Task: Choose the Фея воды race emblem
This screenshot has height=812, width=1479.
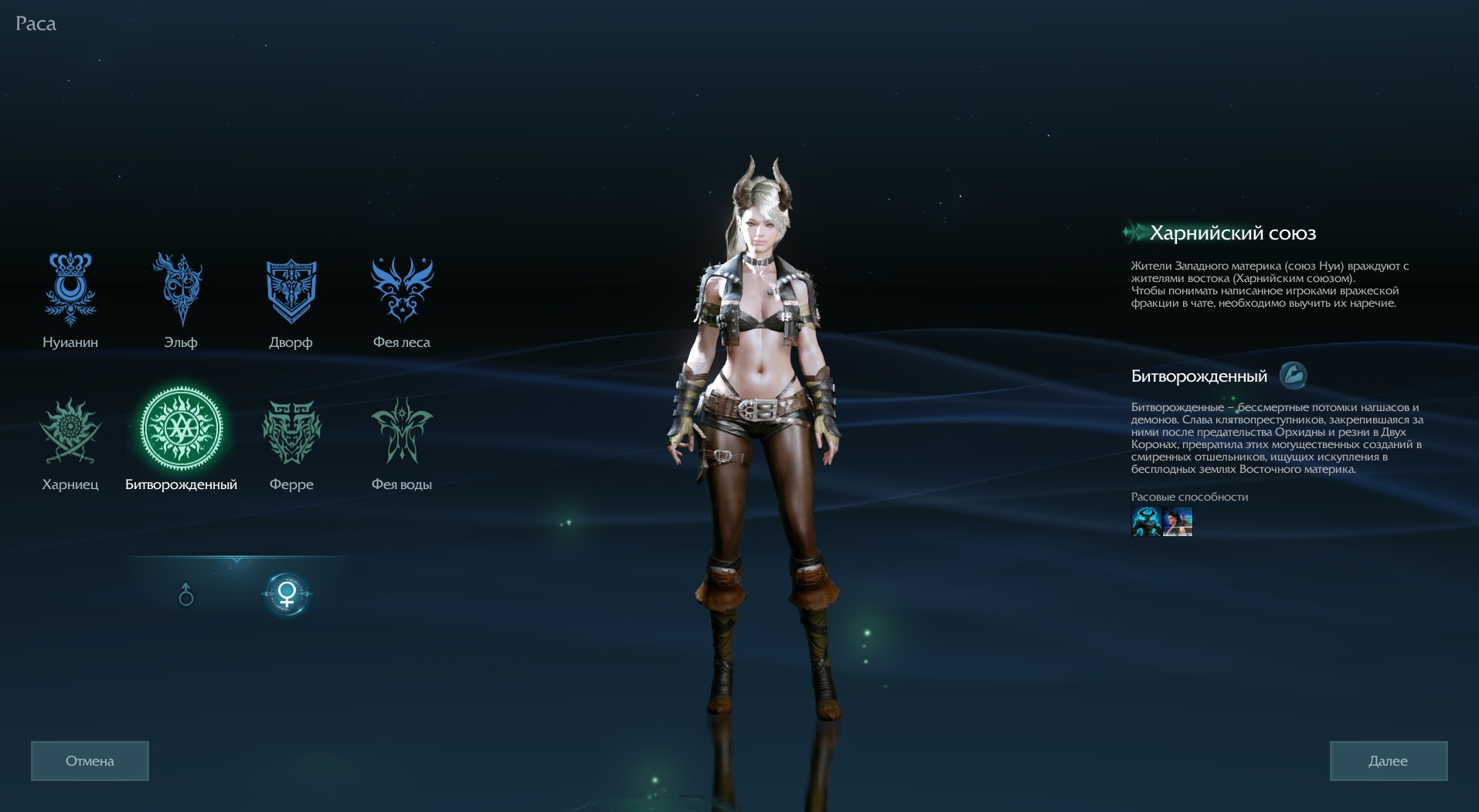Action: click(x=402, y=431)
